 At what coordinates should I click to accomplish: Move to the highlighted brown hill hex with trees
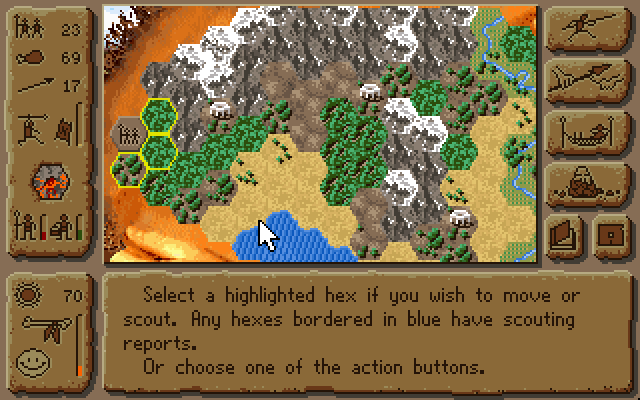pos(129,168)
